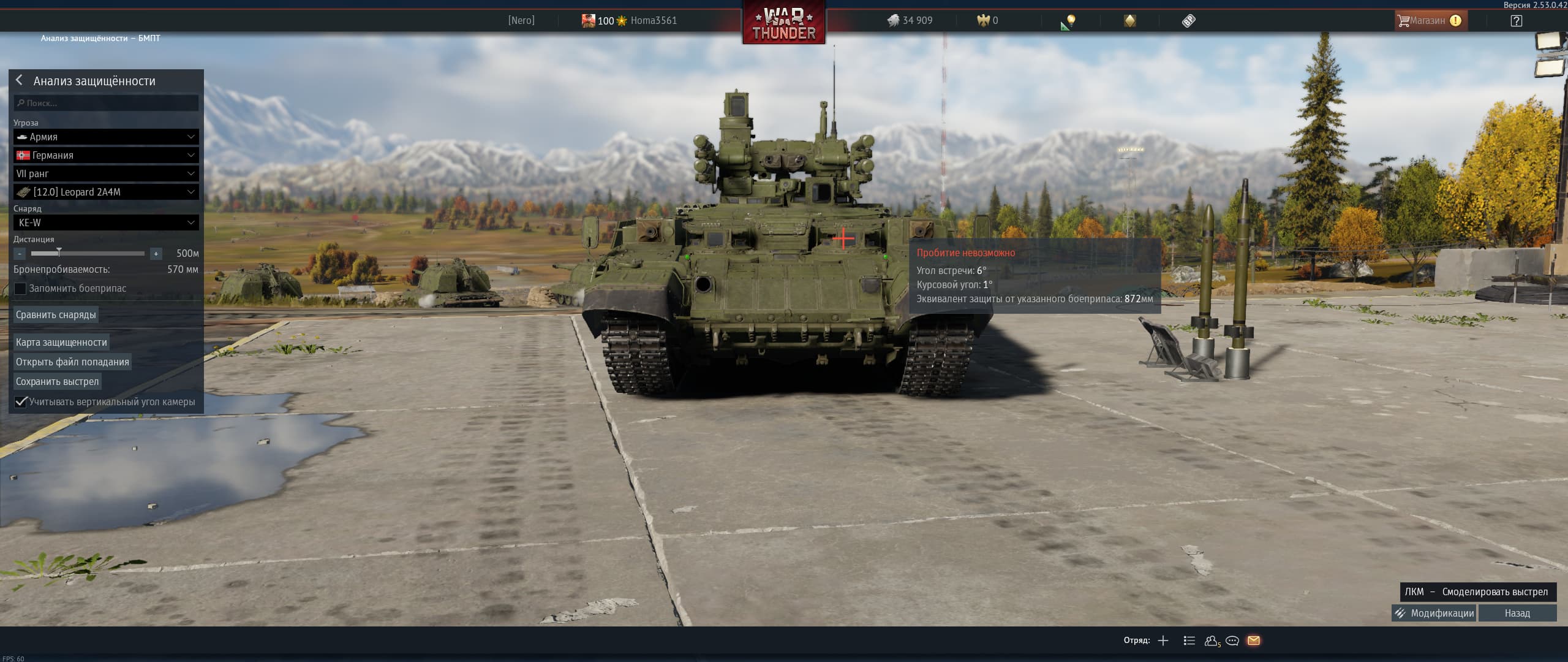Select Открыть файл попадания
Image resolution: width=1568 pixels, height=662 pixels.
point(72,362)
